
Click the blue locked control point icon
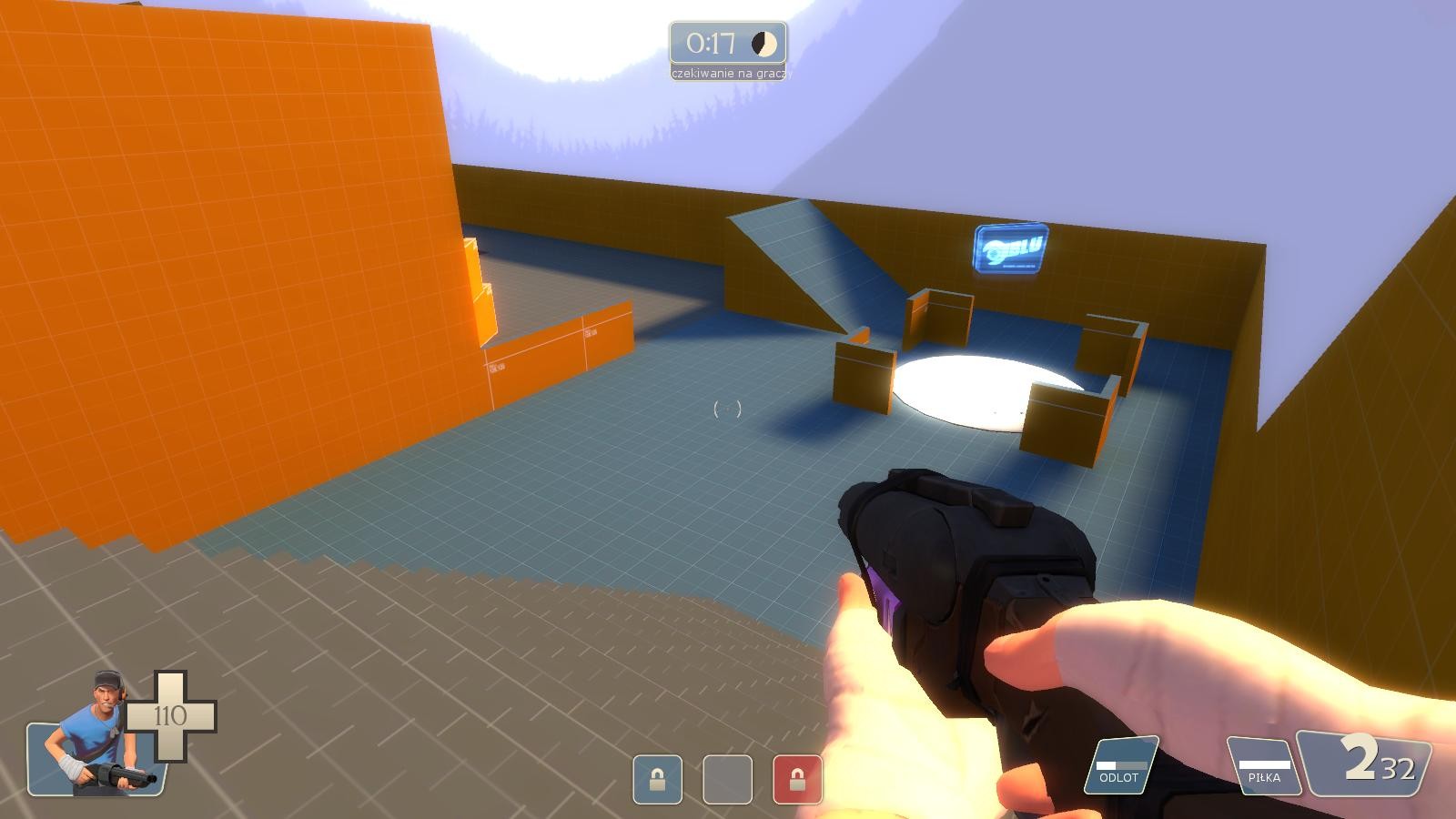pos(657,779)
